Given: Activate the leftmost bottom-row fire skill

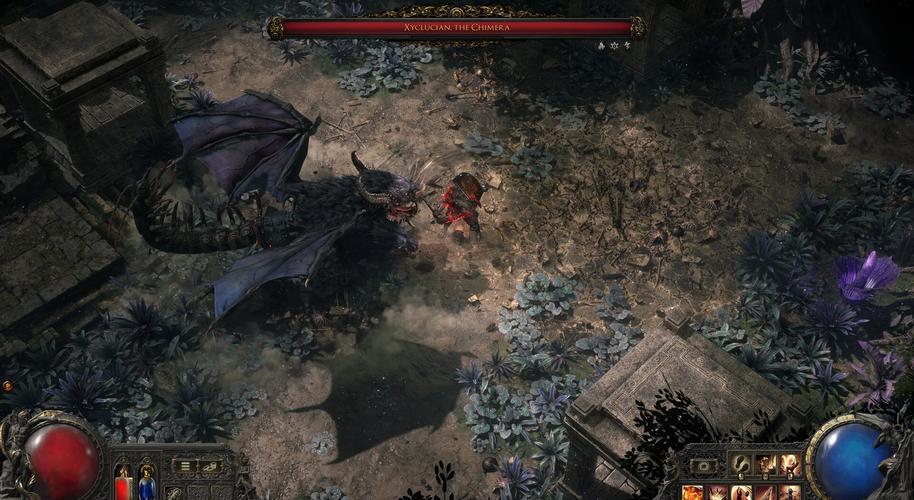Looking at the screenshot, I should coord(693,492).
